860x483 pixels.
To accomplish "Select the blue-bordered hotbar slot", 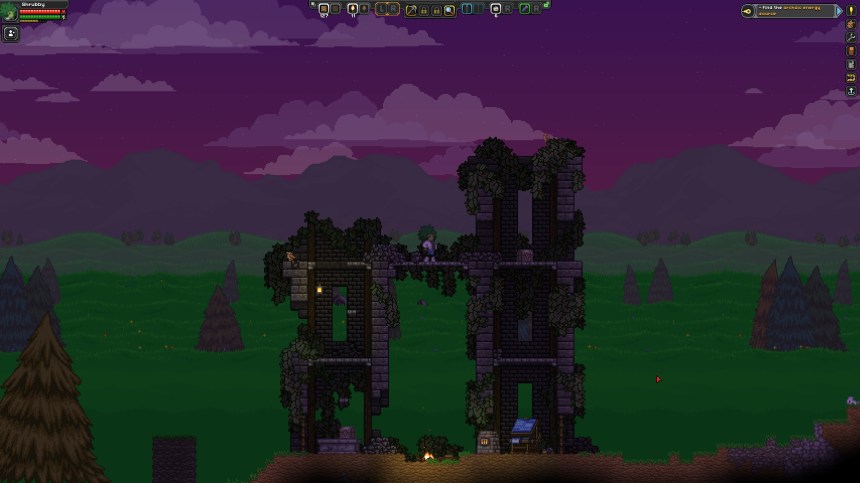I will point(467,9).
